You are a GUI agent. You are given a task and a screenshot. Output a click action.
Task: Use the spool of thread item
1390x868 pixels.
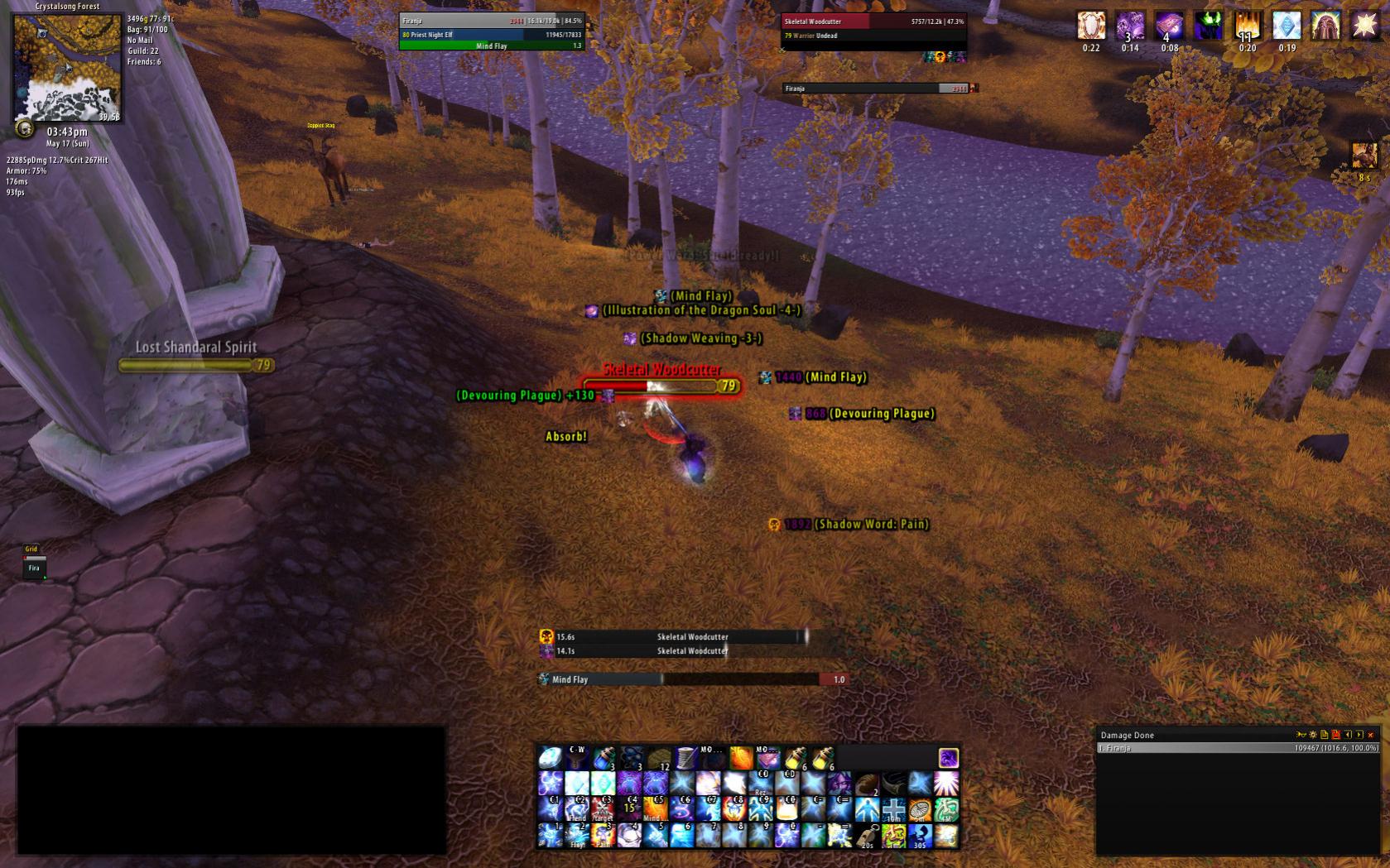(x=685, y=757)
